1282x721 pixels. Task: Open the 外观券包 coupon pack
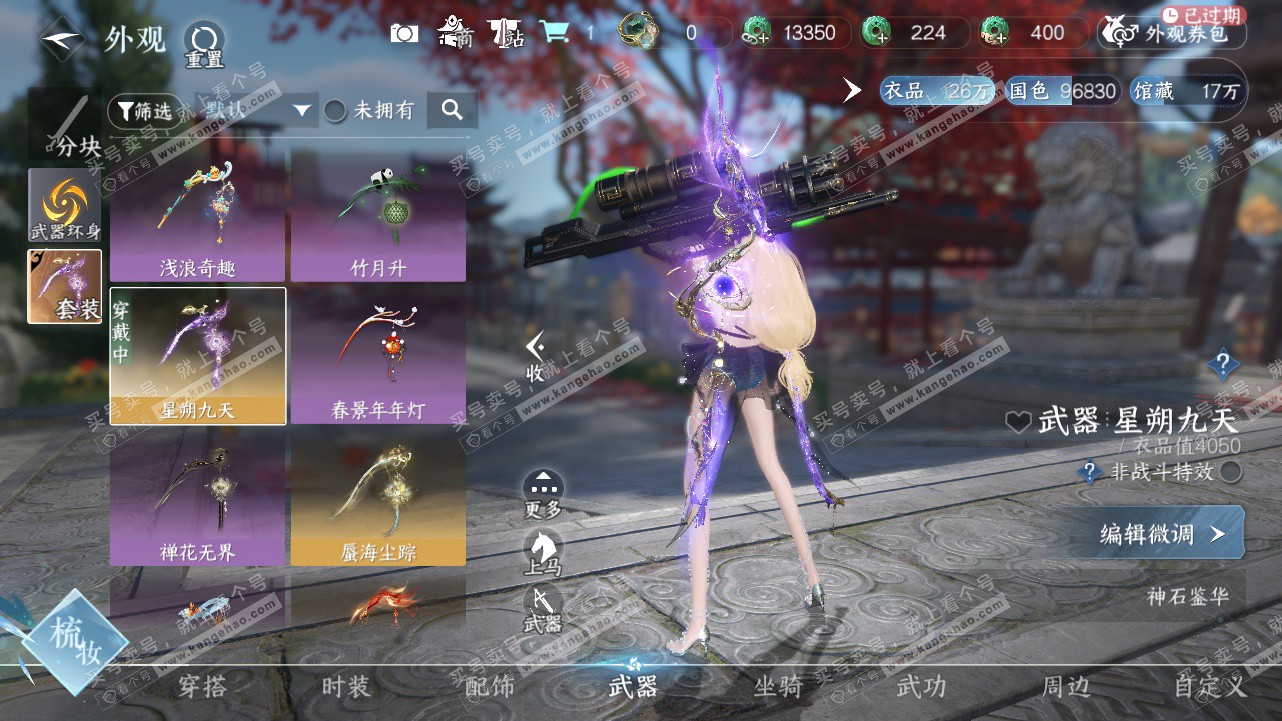click(x=1172, y=33)
